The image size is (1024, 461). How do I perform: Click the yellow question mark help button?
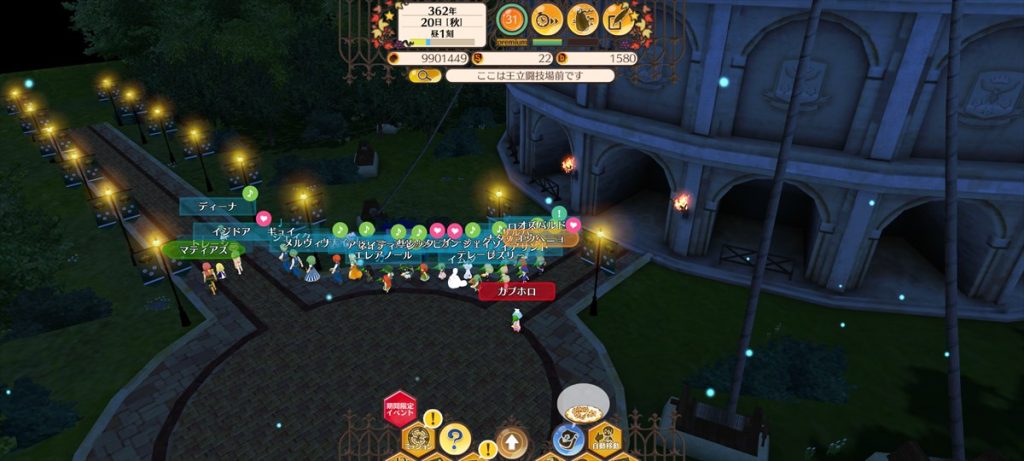[454, 438]
